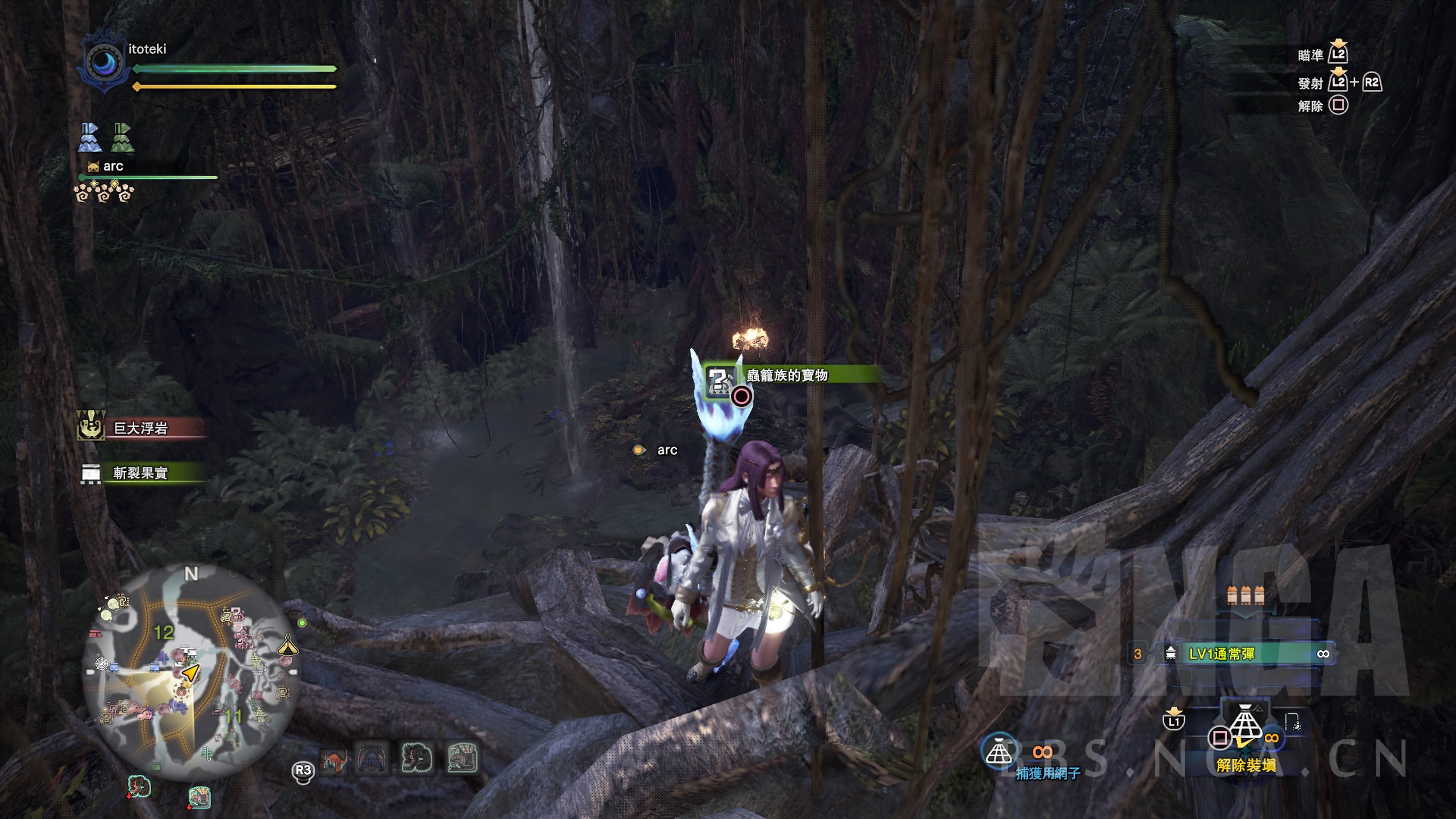The height and width of the screenshot is (819, 1456).
Task: Select the 巨大浮岩 quest objective
Action: click(x=141, y=428)
